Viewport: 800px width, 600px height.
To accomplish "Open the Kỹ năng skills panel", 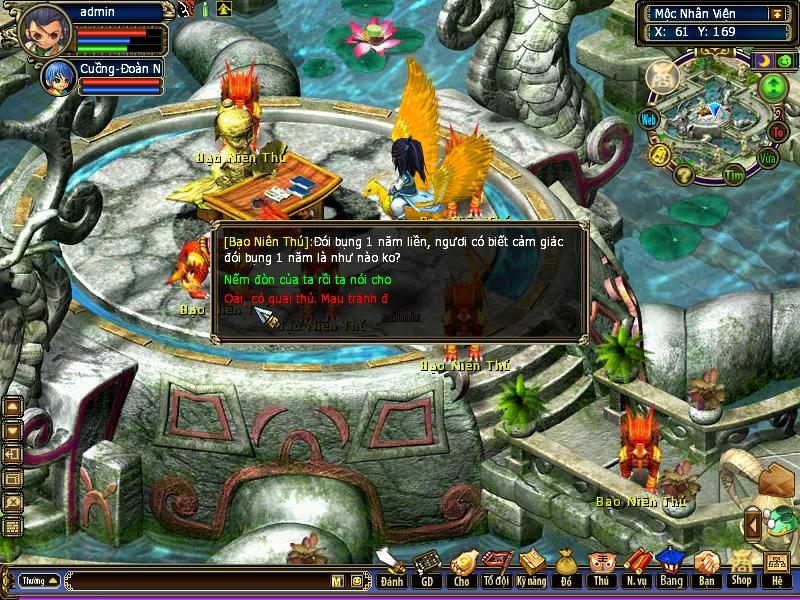I will point(531,570).
